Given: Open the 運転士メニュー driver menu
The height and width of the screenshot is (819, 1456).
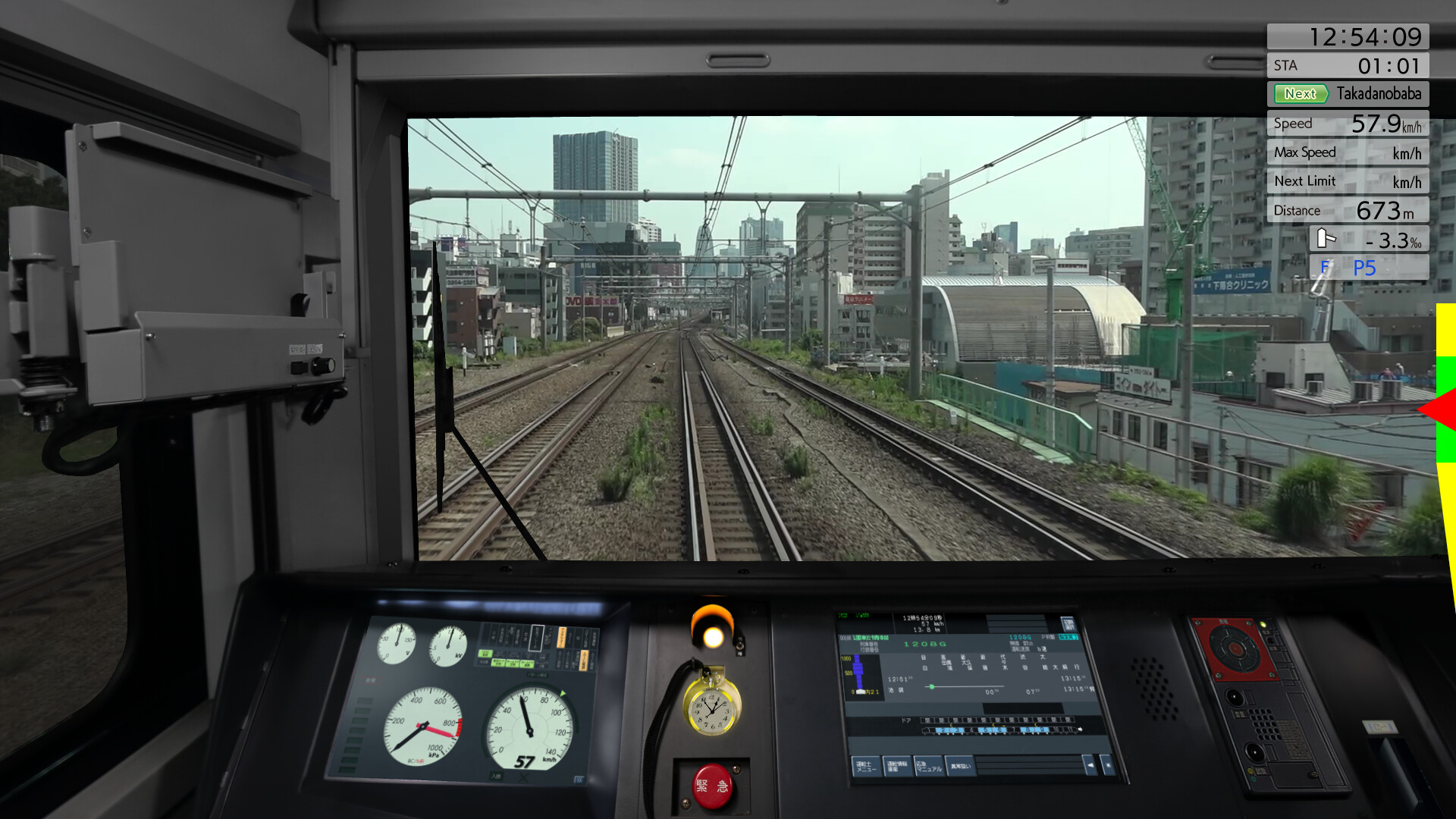Looking at the screenshot, I should pos(867,767).
